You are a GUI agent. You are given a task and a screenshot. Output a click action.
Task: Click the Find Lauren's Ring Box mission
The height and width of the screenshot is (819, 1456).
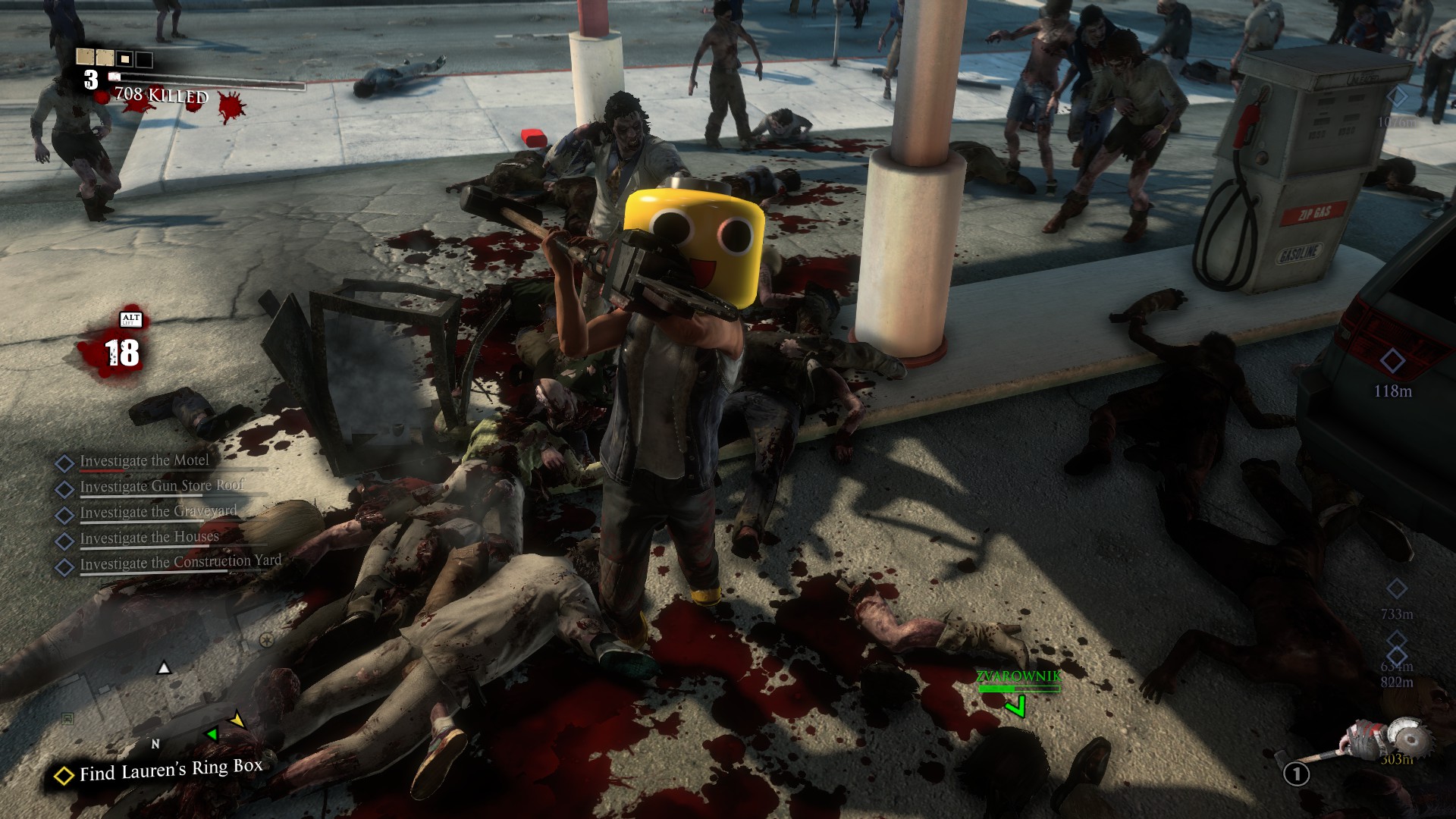(x=171, y=770)
